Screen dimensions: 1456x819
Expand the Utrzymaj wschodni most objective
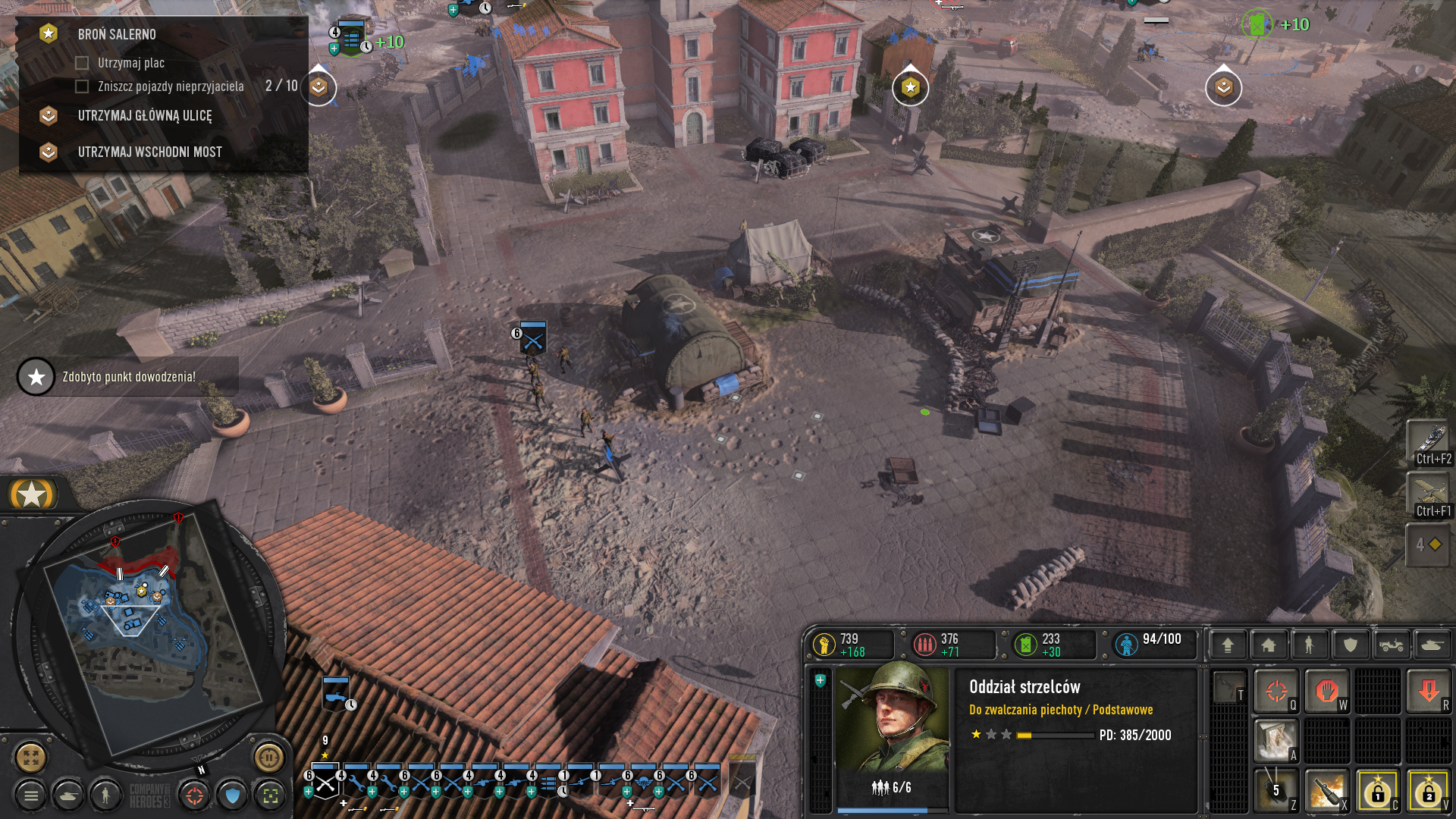[x=149, y=152]
